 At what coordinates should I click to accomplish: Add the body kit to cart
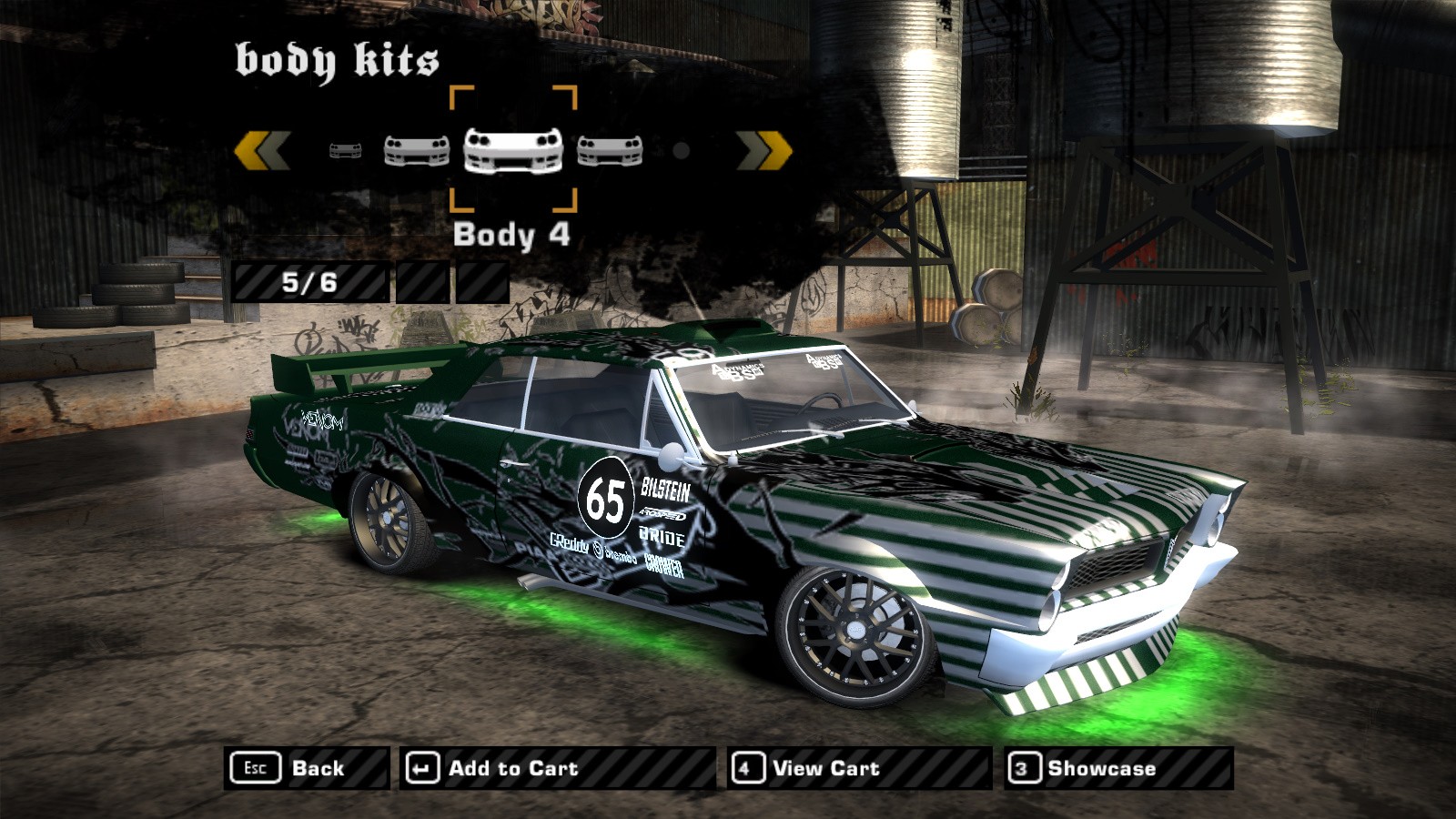(557, 768)
